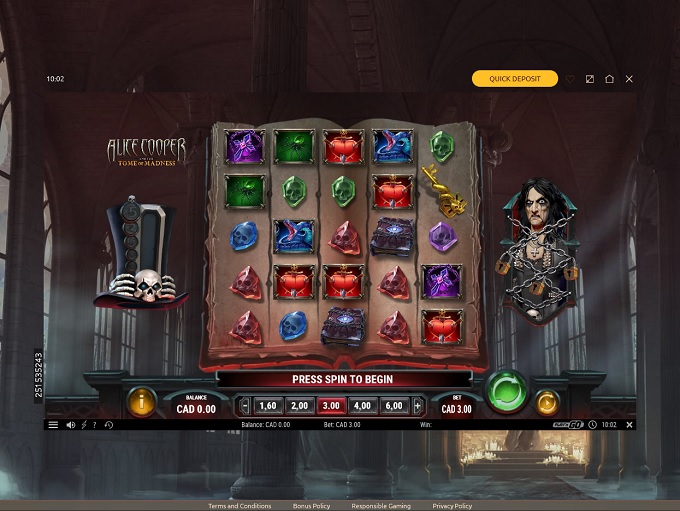This screenshot has height=511, width=680.
Task: Open the paytable info button
Action: pyautogui.click(x=141, y=402)
